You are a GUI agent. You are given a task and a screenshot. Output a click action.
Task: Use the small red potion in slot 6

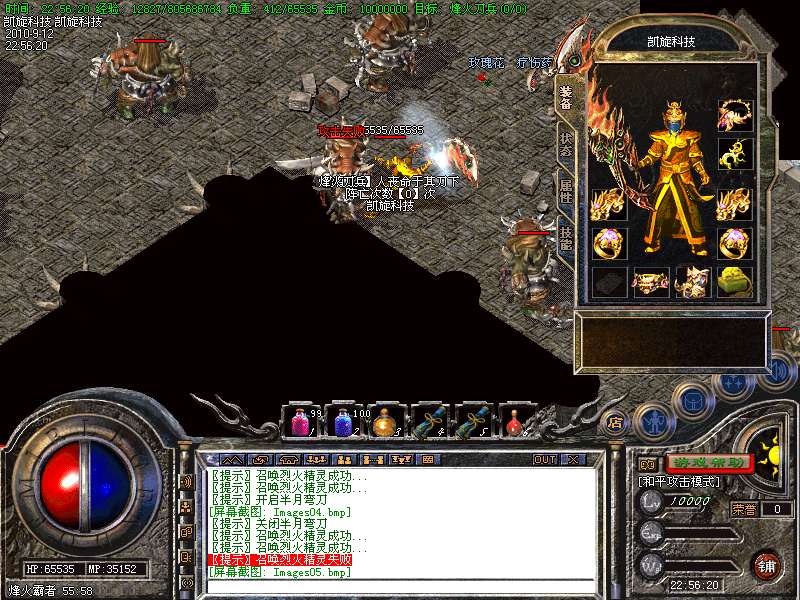click(x=515, y=422)
